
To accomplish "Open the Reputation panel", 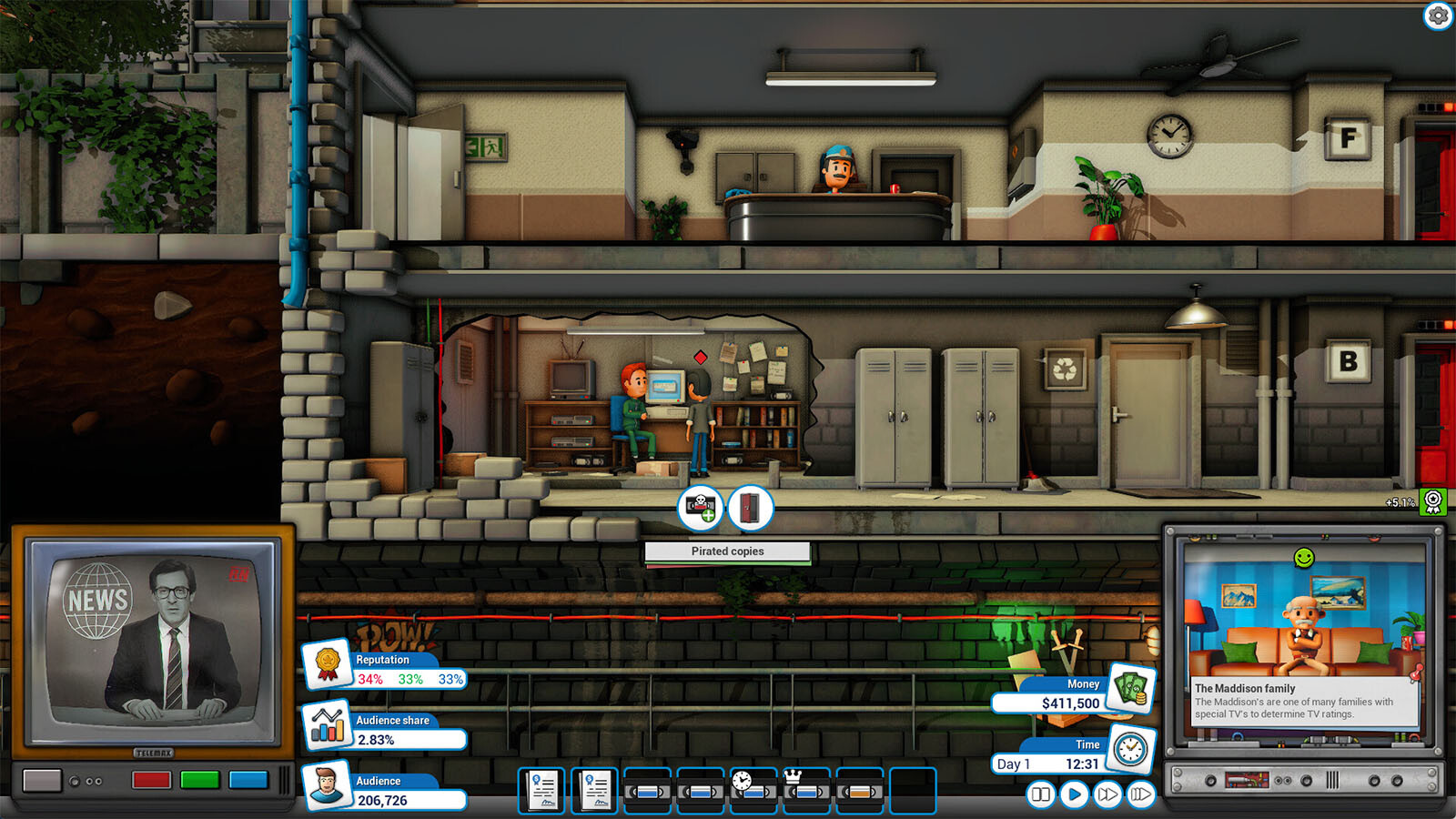I will click(x=327, y=665).
